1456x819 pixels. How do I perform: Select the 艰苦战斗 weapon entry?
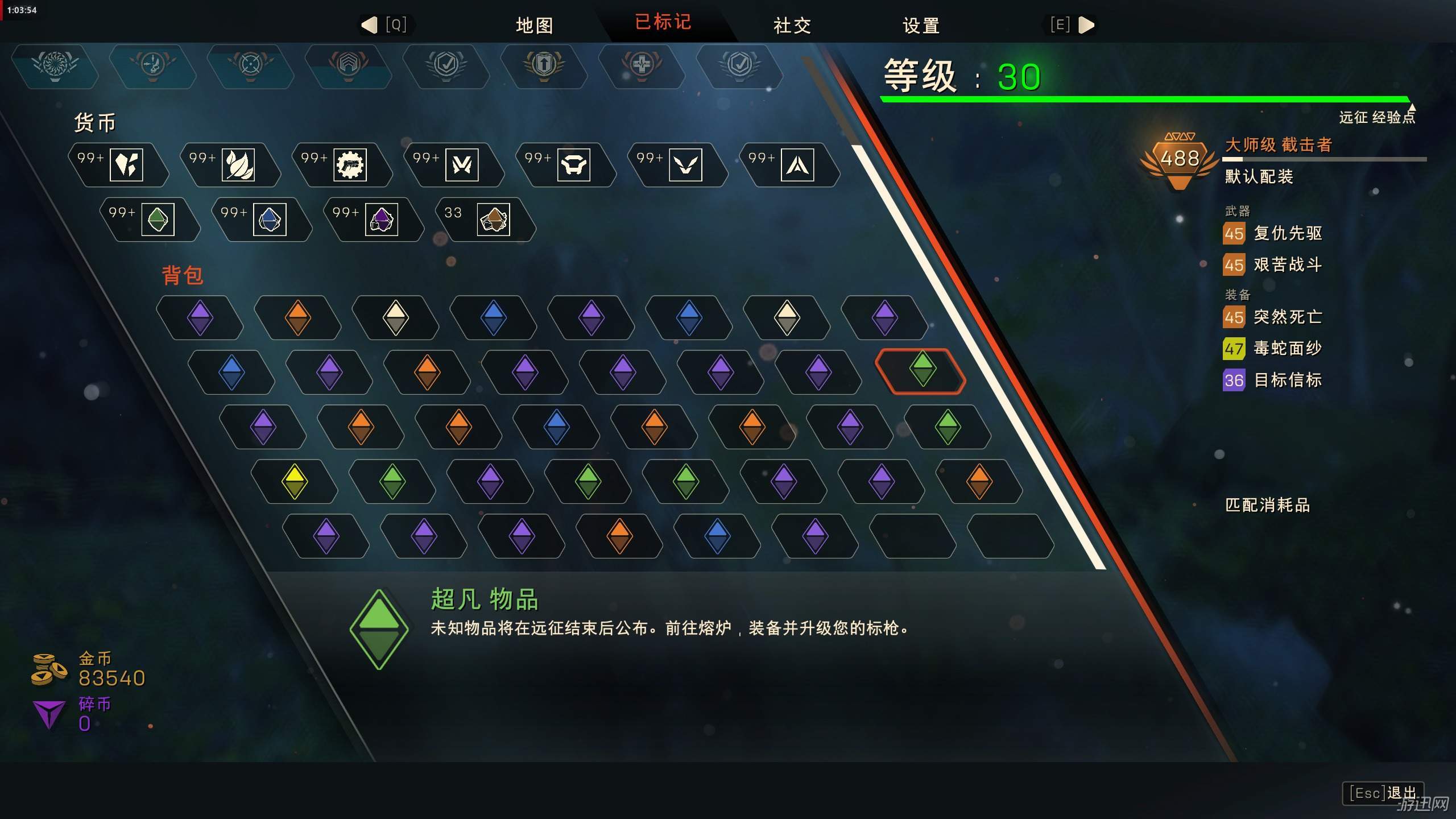tap(1287, 265)
